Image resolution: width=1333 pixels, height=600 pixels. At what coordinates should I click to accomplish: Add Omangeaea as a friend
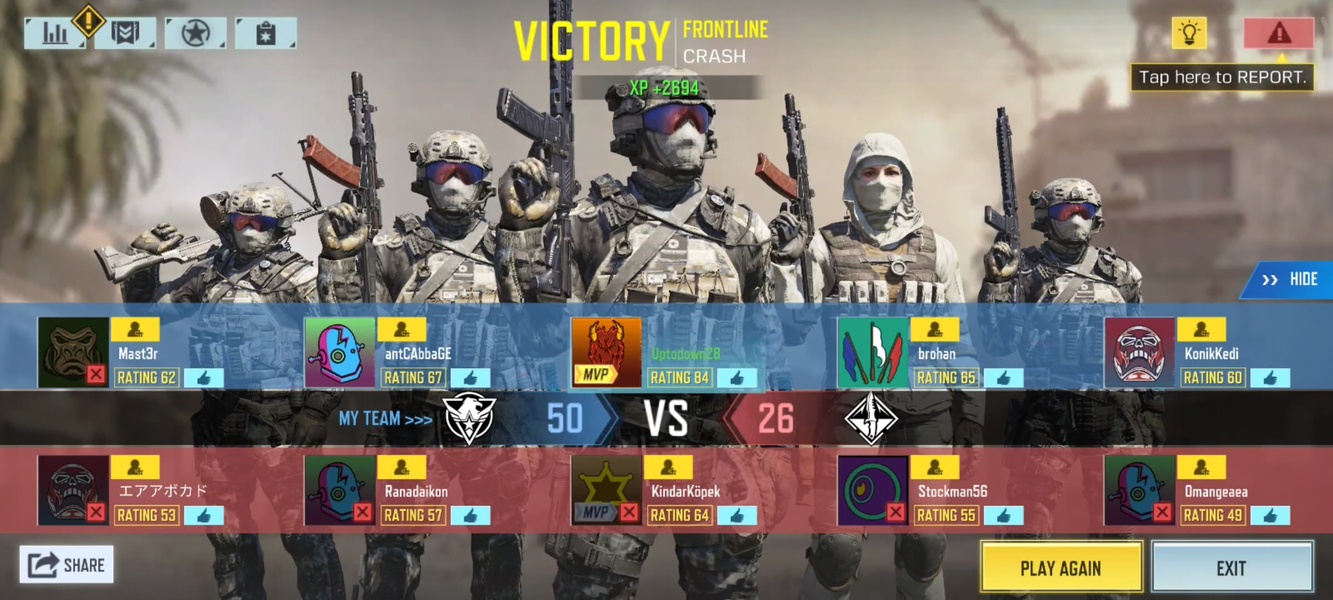tap(1201, 467)
